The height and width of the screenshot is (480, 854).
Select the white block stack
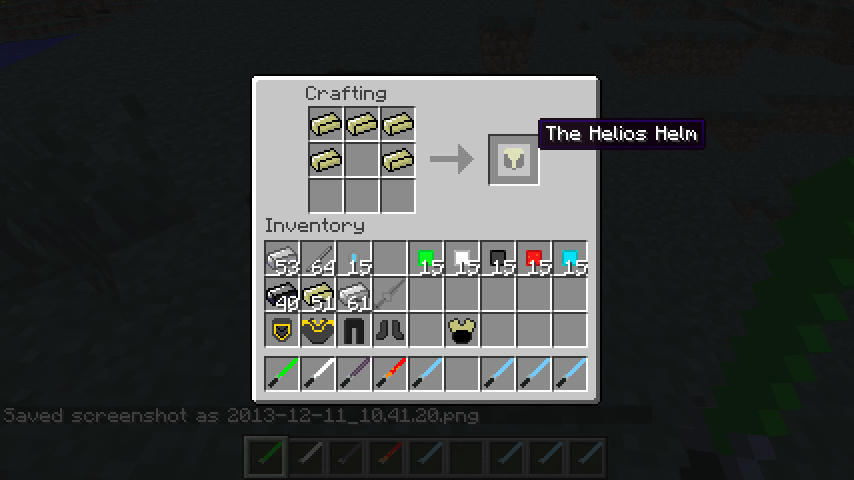click(462, 259)
